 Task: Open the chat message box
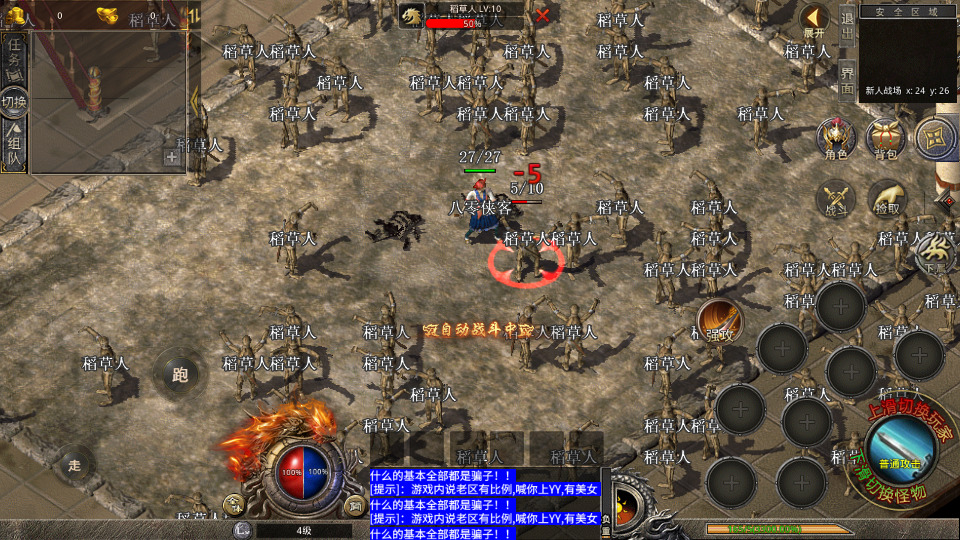(x=485, y=505)
